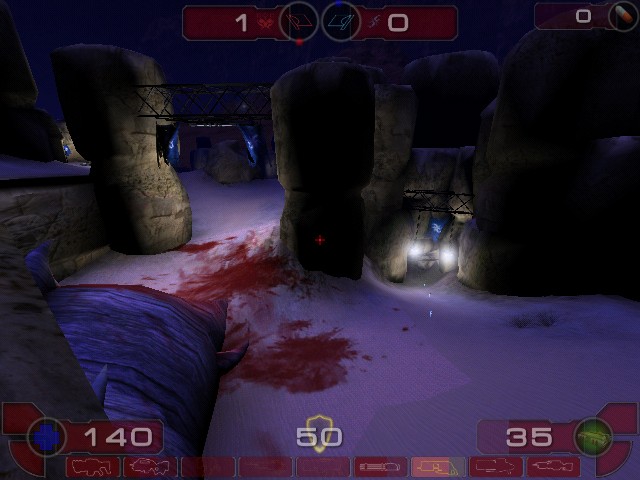Image resolution: width=640 pixels, height=480 pixels.
Task: Click the yellow shield armor icon
Action: point(318,433)
